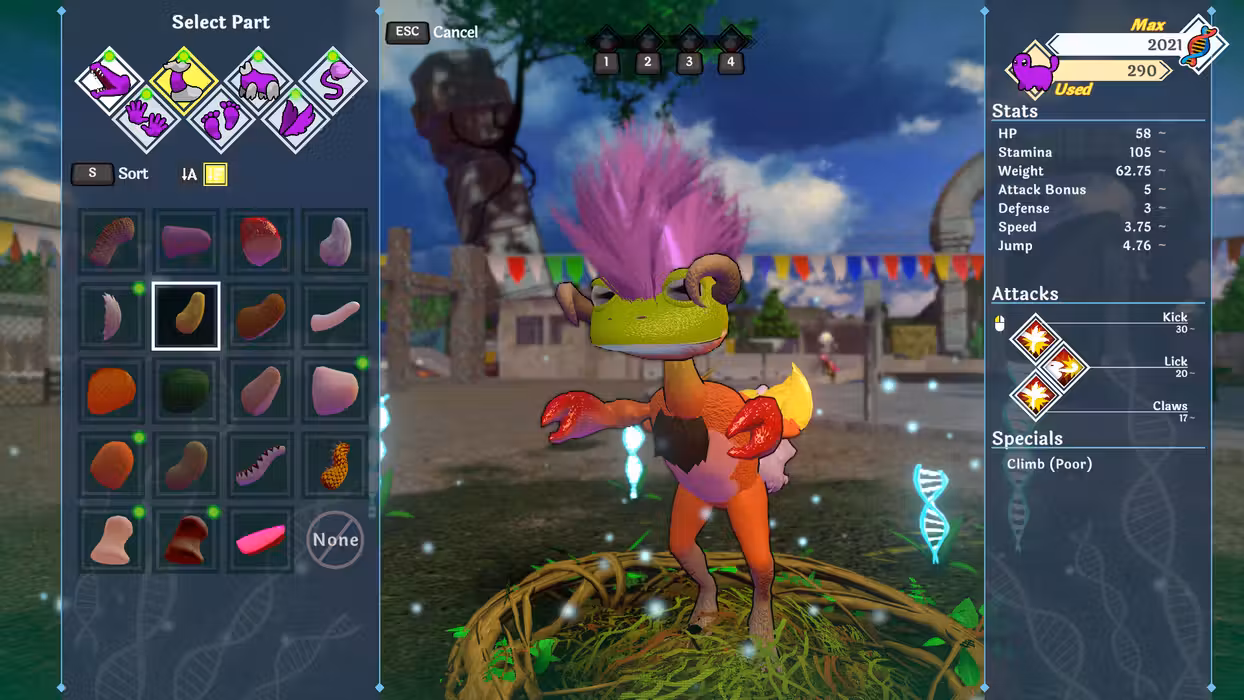The image size is (1244, 700).
Task: Select the four-legged body part category
Action: (x=258, y=80)
